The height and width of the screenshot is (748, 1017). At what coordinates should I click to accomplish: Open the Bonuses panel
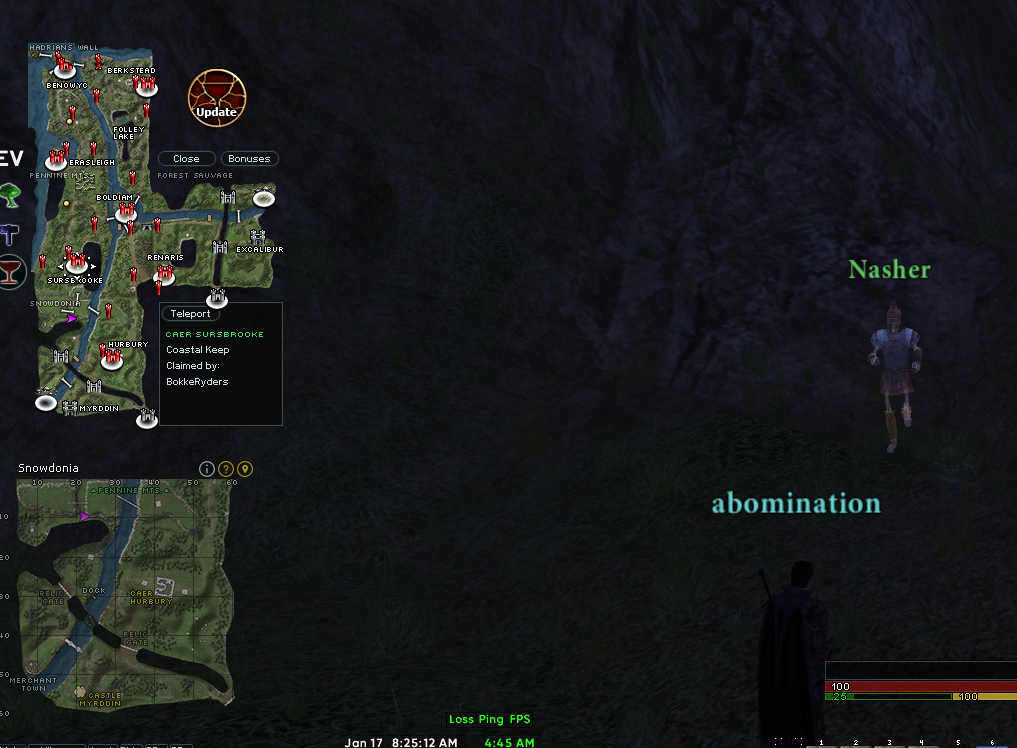tap(249, 159)
